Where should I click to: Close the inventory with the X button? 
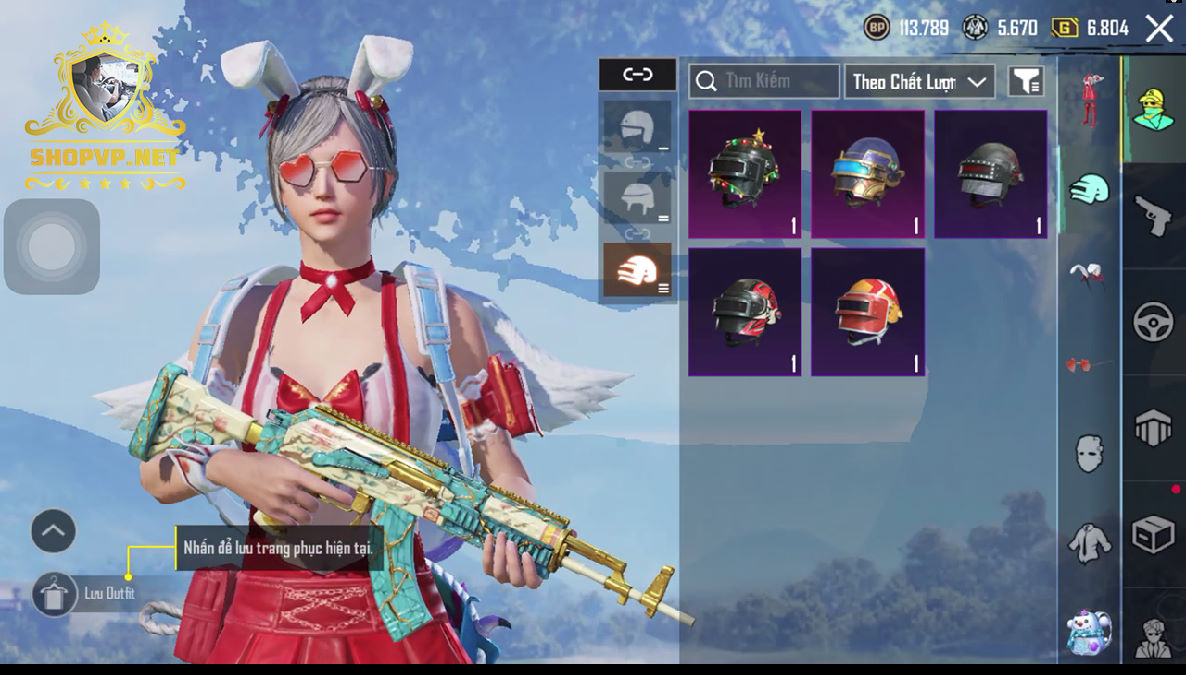(x=1159, y=28)
